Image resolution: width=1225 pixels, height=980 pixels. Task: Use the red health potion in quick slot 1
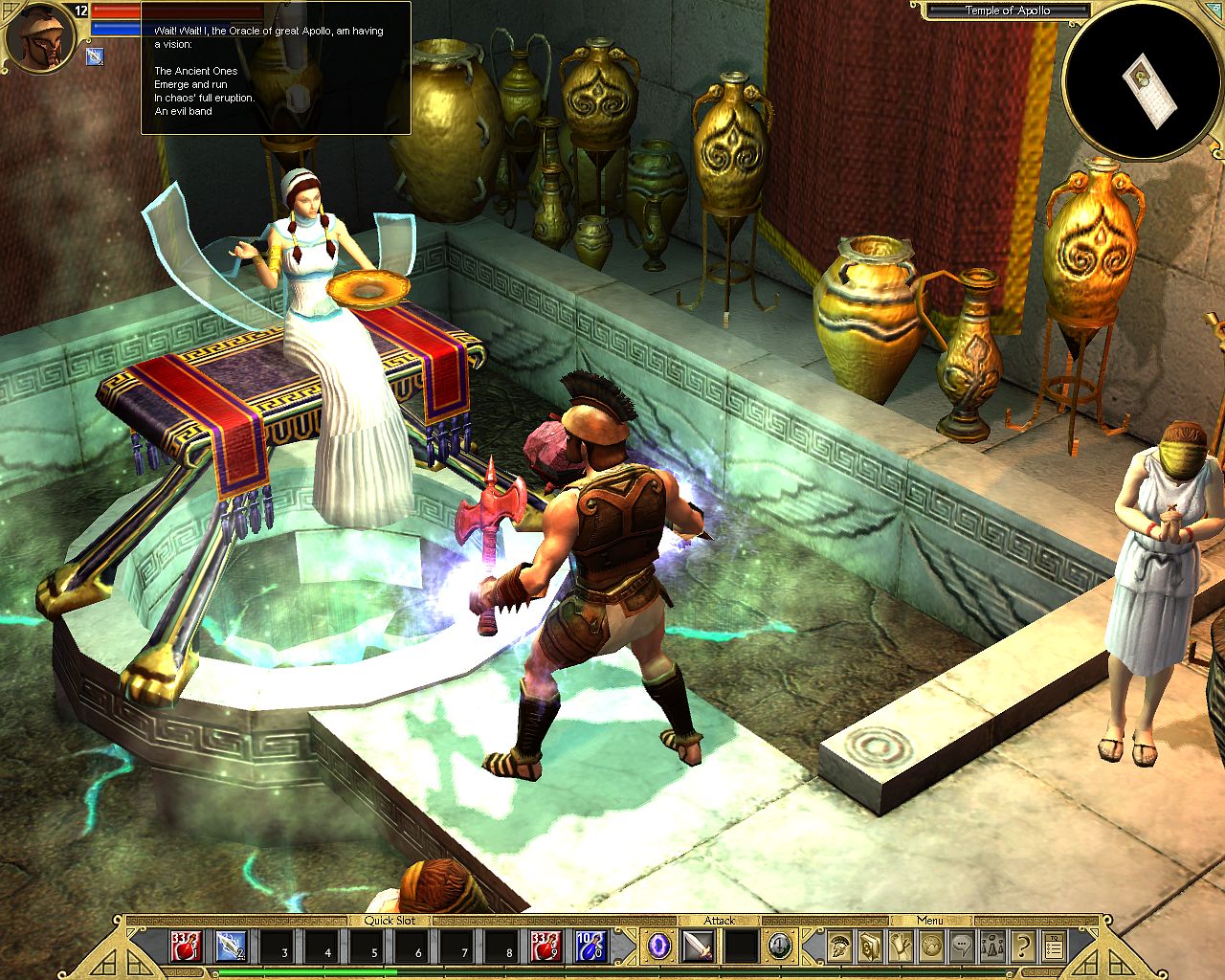(x=185, y=947)
